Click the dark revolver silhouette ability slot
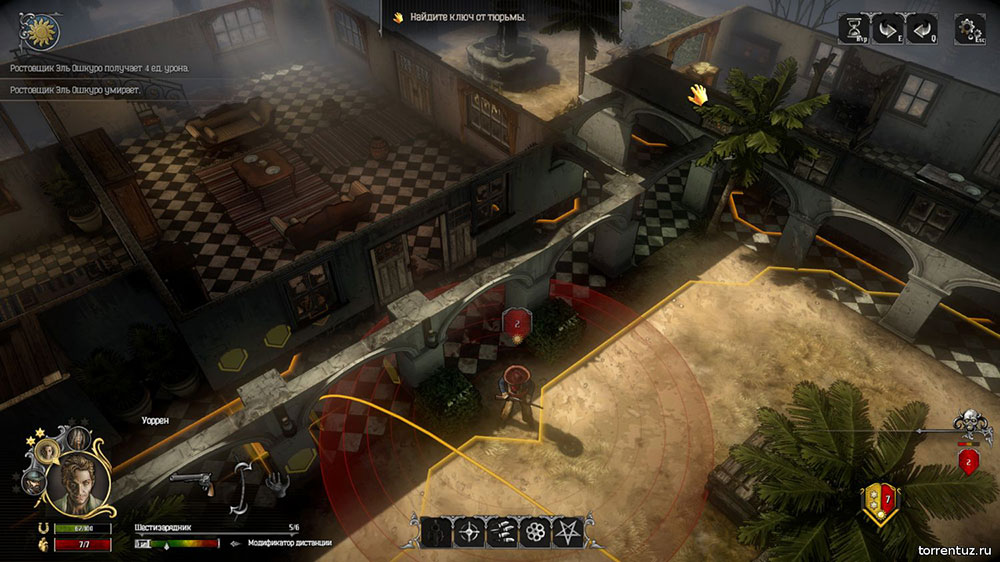 (436, 532)
